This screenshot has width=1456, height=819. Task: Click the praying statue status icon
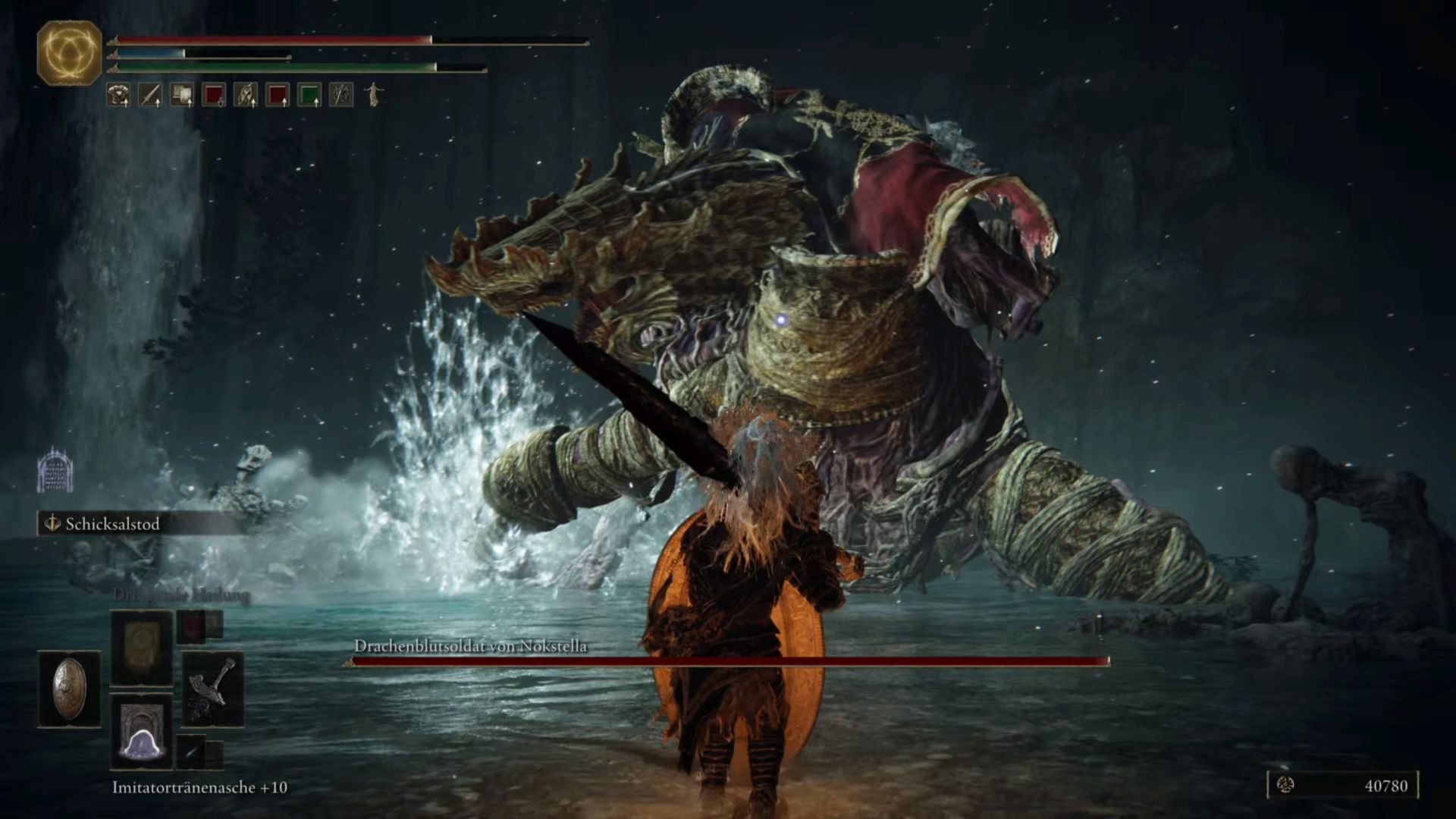(x=373, y=95)
